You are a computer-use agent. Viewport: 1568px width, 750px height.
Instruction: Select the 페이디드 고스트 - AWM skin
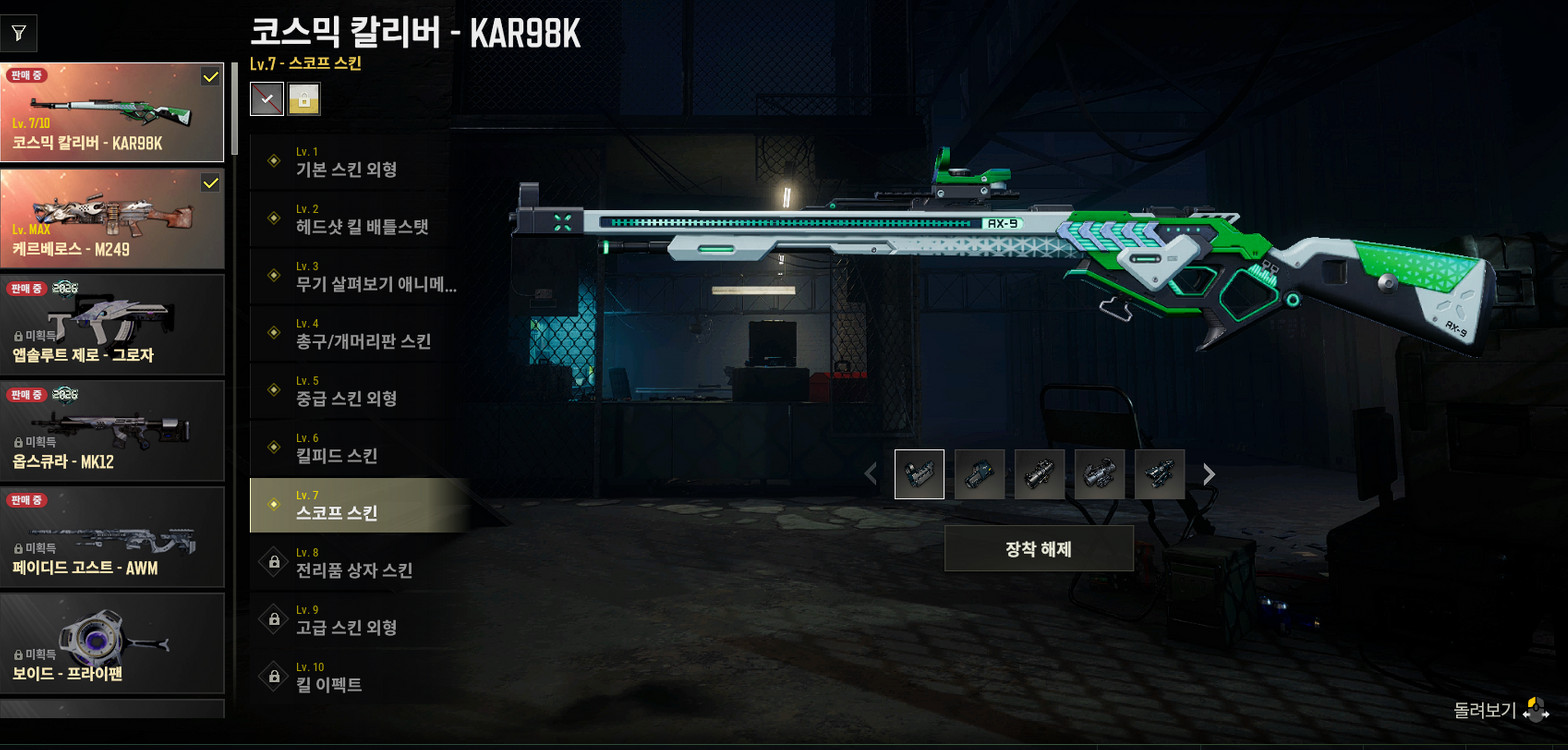112,536
